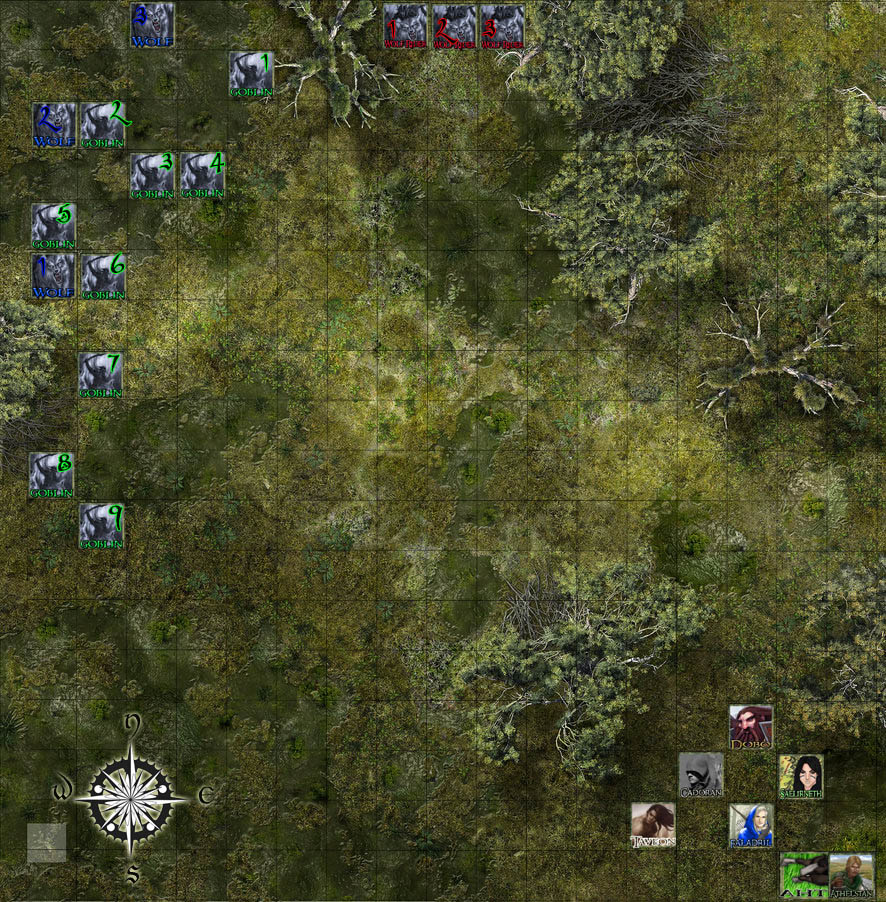
Task: Select the Dobo dwarf token
Action: coord(750,727)
